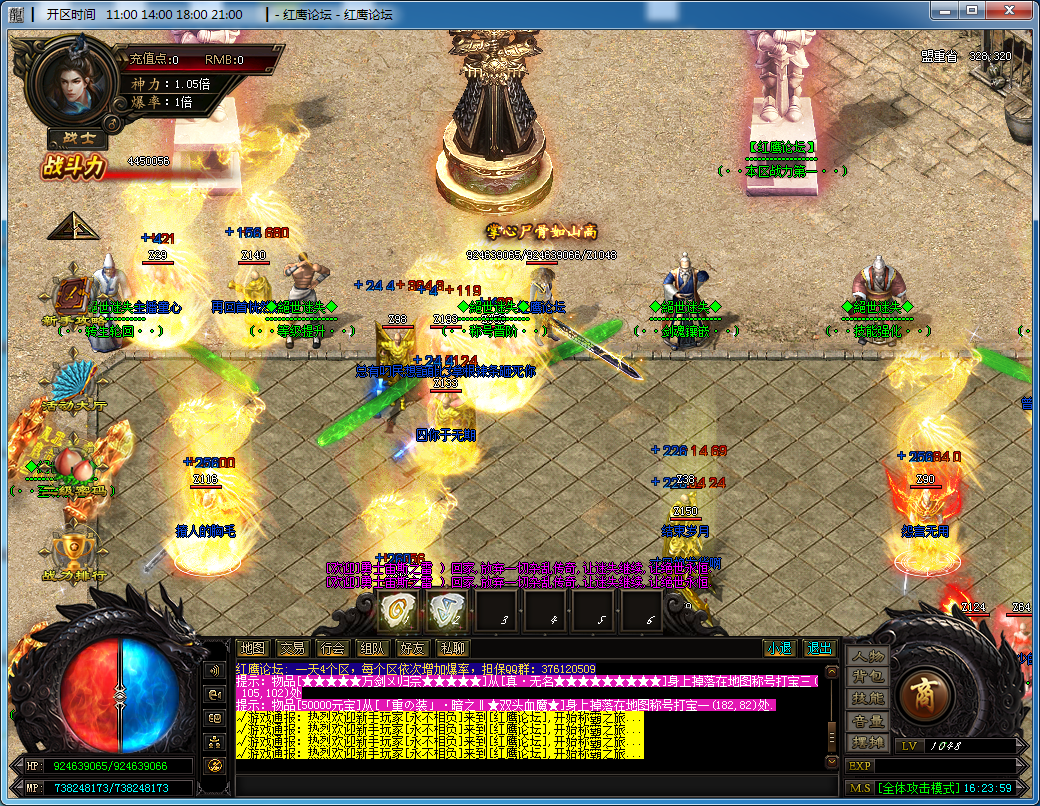Open the 交易 trade panel

pyautogui.click(x=292, y=648)
